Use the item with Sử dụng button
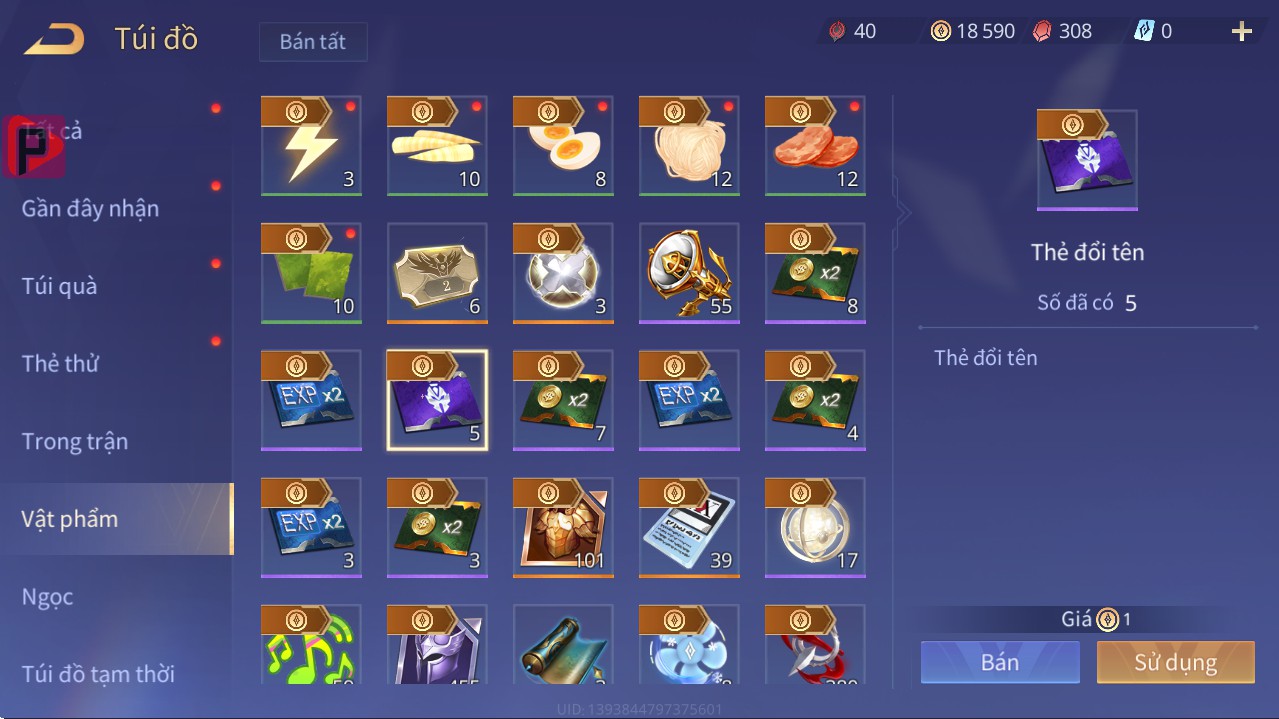Screen dimensions: 1279x719 tap(1175, 662)
